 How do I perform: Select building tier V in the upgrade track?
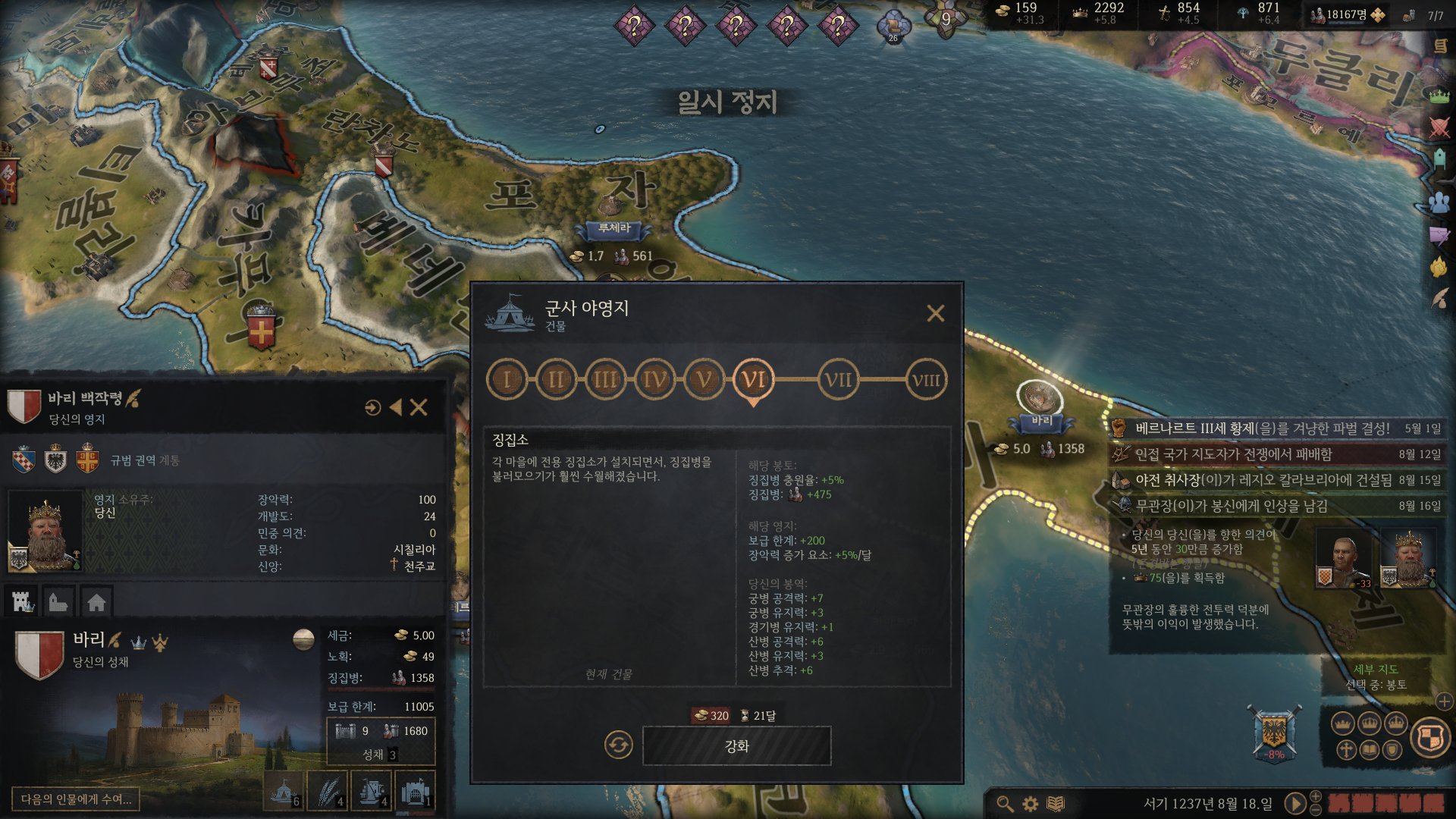[x=704, y=379]
